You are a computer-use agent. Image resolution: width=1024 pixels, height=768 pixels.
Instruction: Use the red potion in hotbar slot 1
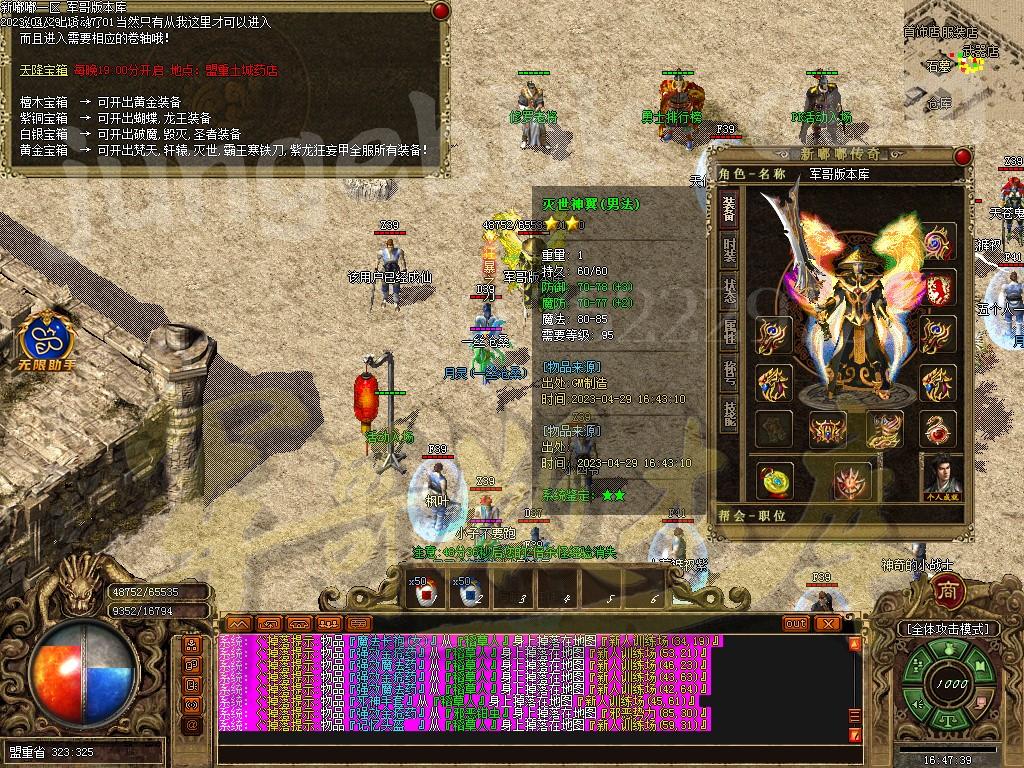pos(426,593)
